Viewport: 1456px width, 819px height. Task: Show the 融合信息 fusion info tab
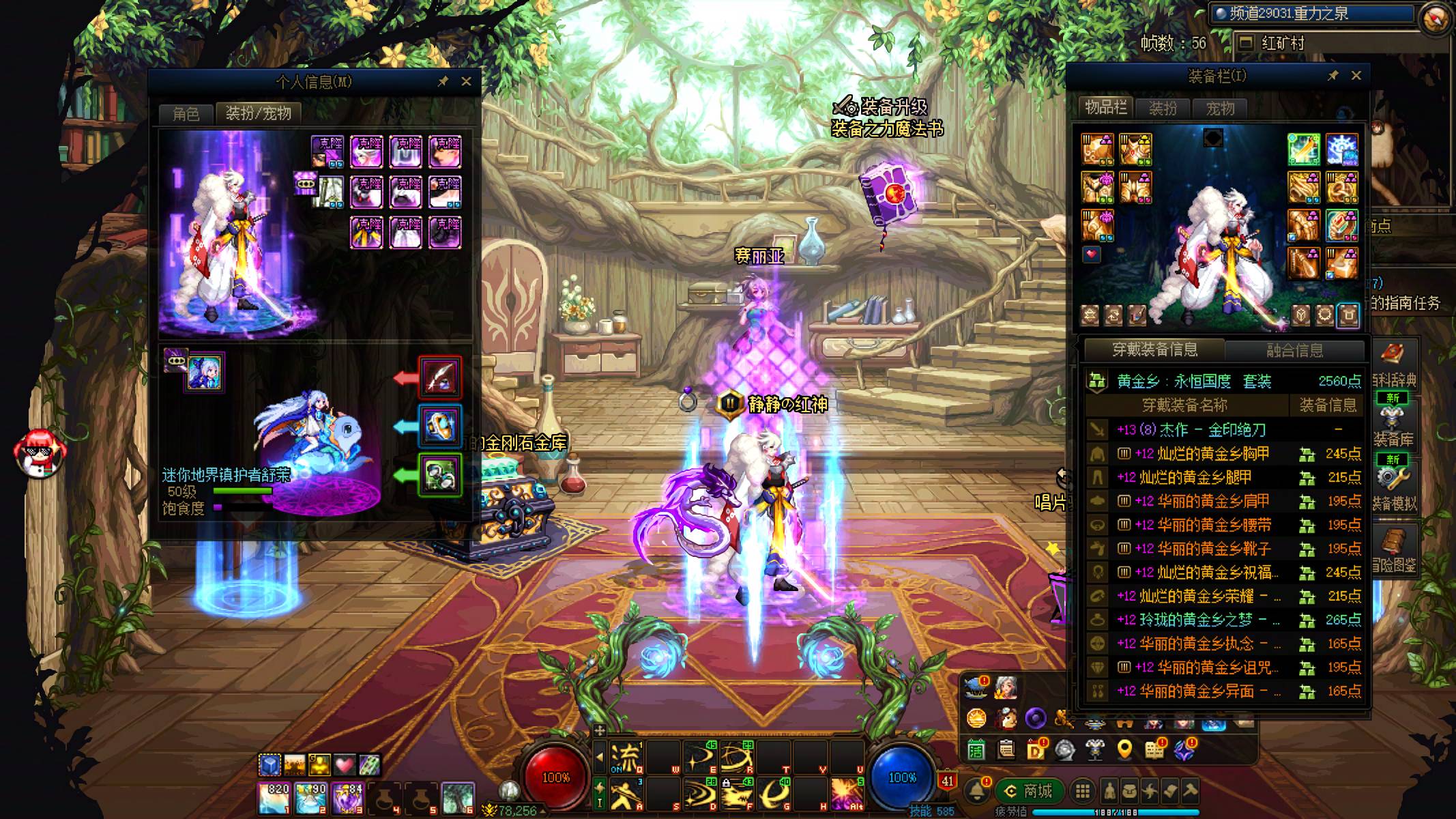(x=1294, y=351)
